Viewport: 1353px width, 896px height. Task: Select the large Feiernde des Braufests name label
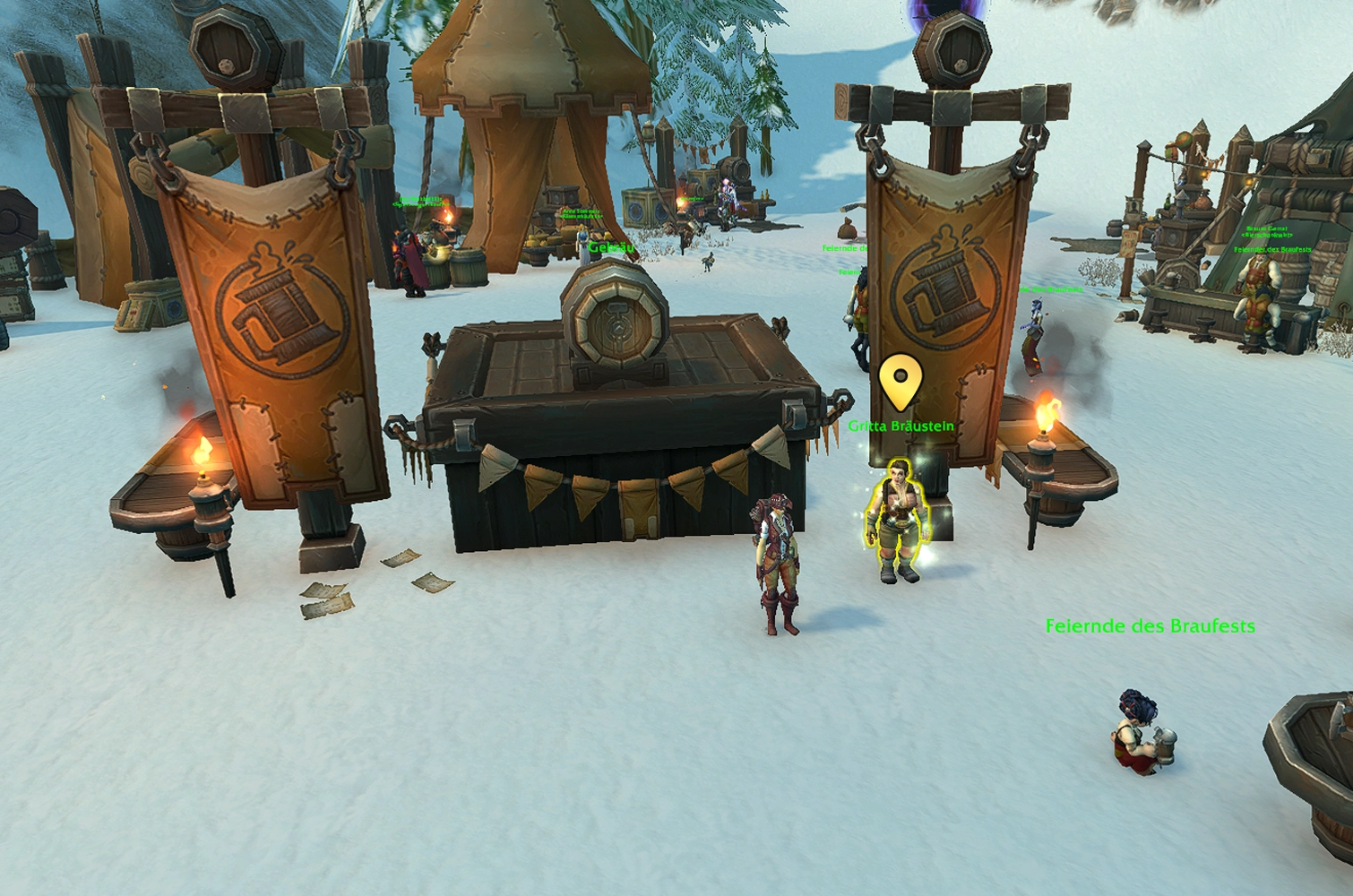(1150, 626)
